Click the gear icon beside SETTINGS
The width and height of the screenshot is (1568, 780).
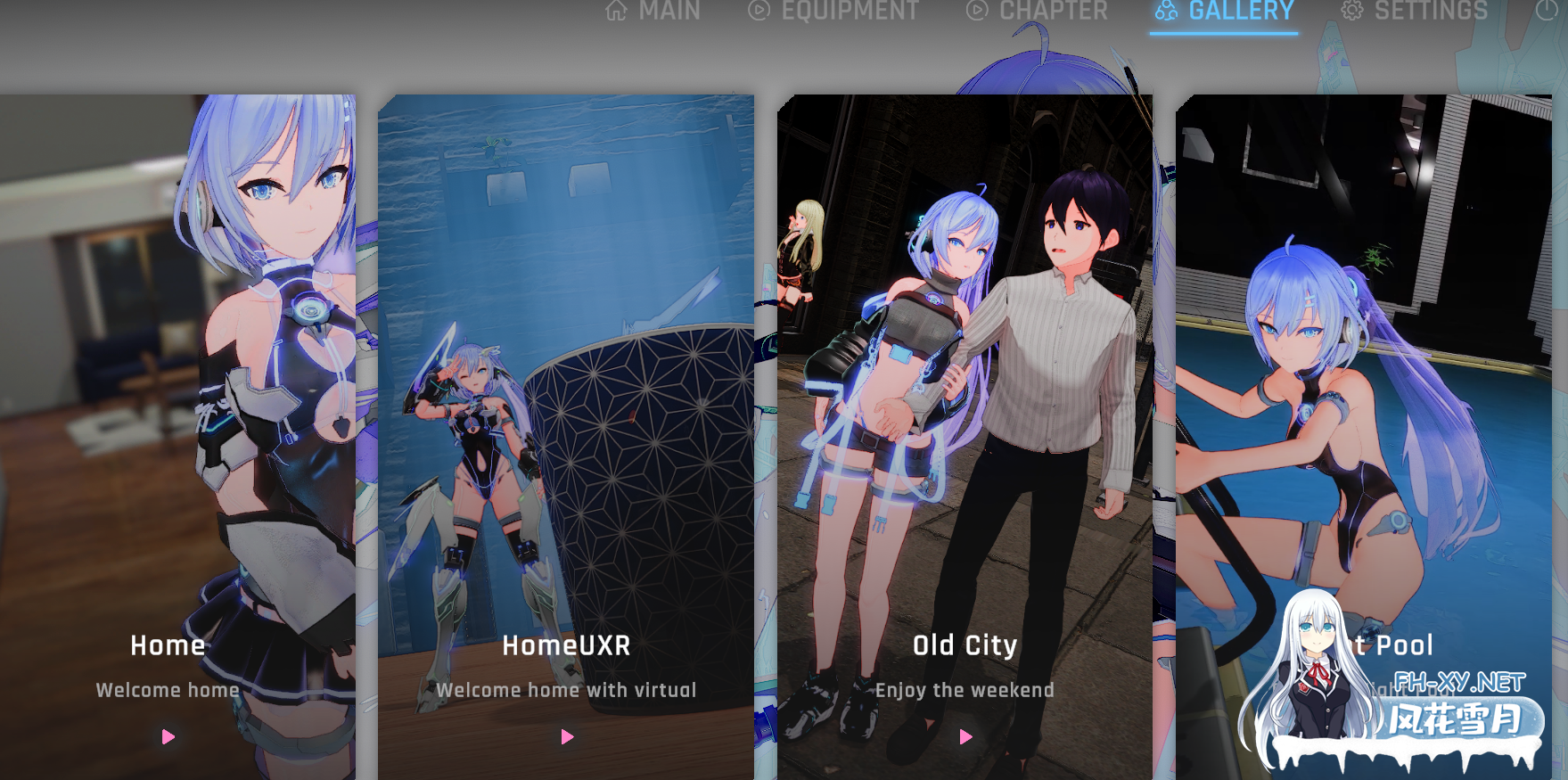pyautogui.click(x=1351, y=12)
